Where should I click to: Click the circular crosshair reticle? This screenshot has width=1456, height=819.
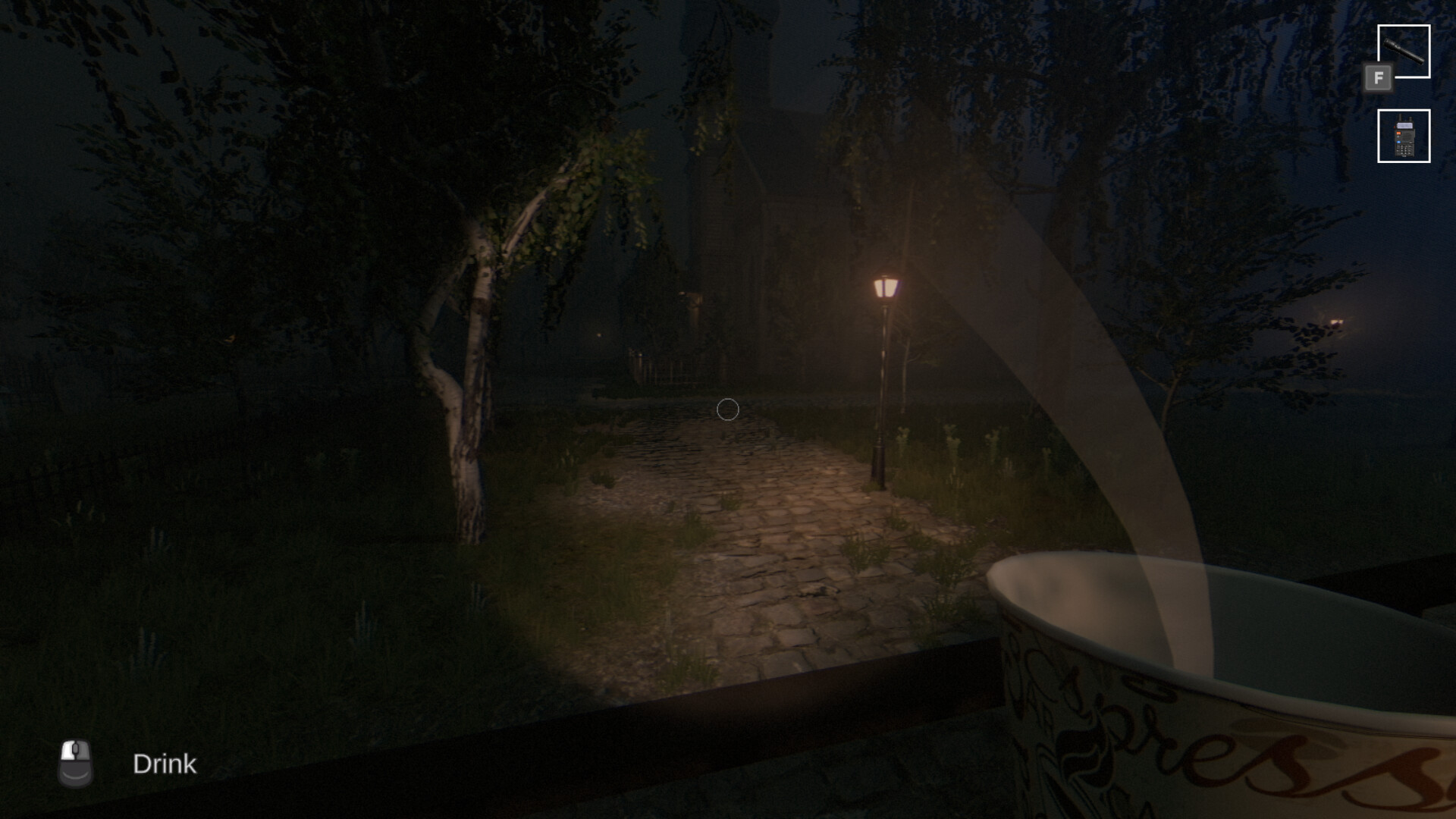coord(726,409)
